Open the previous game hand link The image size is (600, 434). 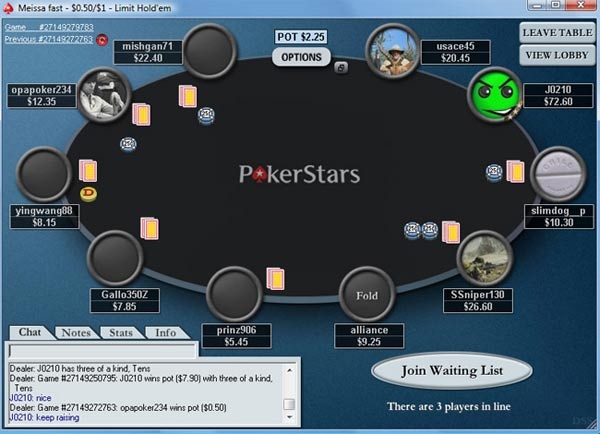coord(49,39)
